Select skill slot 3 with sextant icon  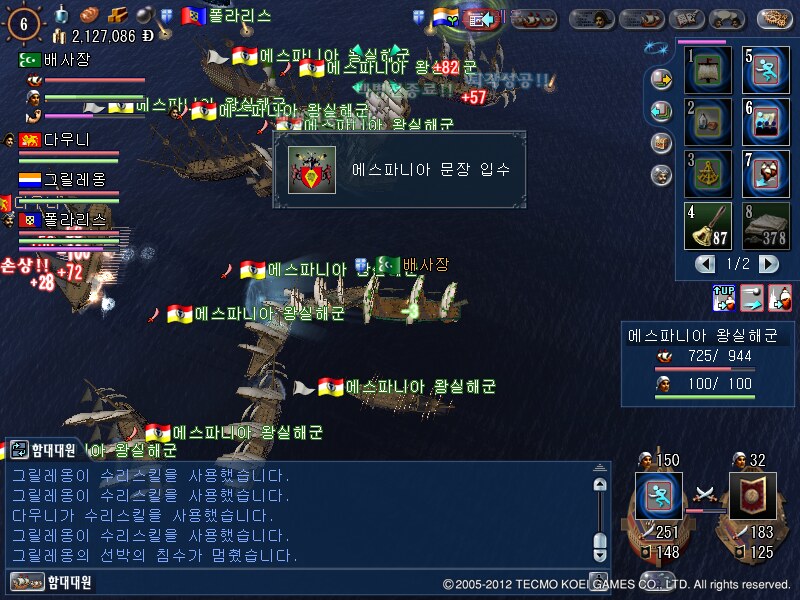click(708, 174)
